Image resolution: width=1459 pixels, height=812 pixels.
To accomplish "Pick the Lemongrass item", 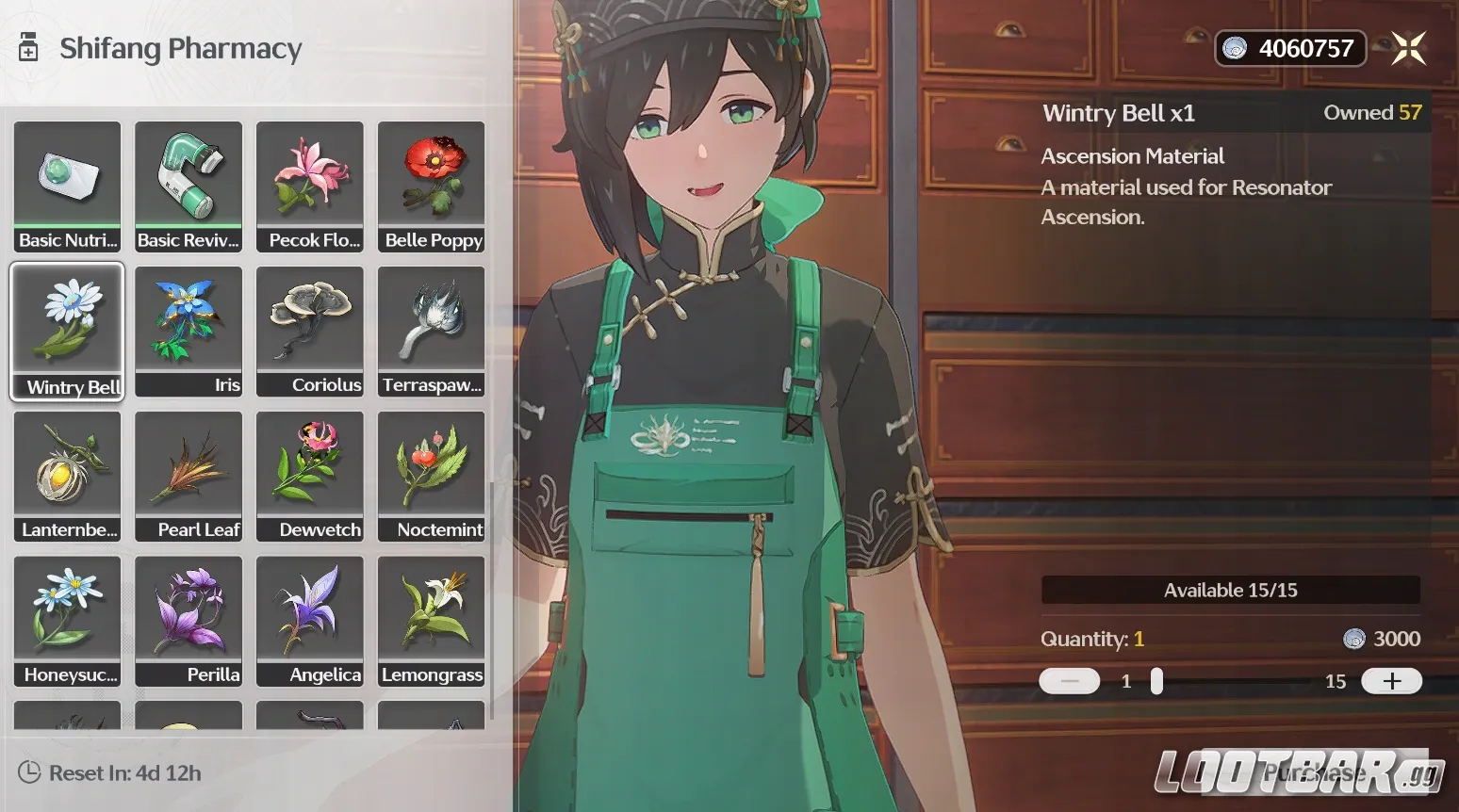I will [432, 621].
